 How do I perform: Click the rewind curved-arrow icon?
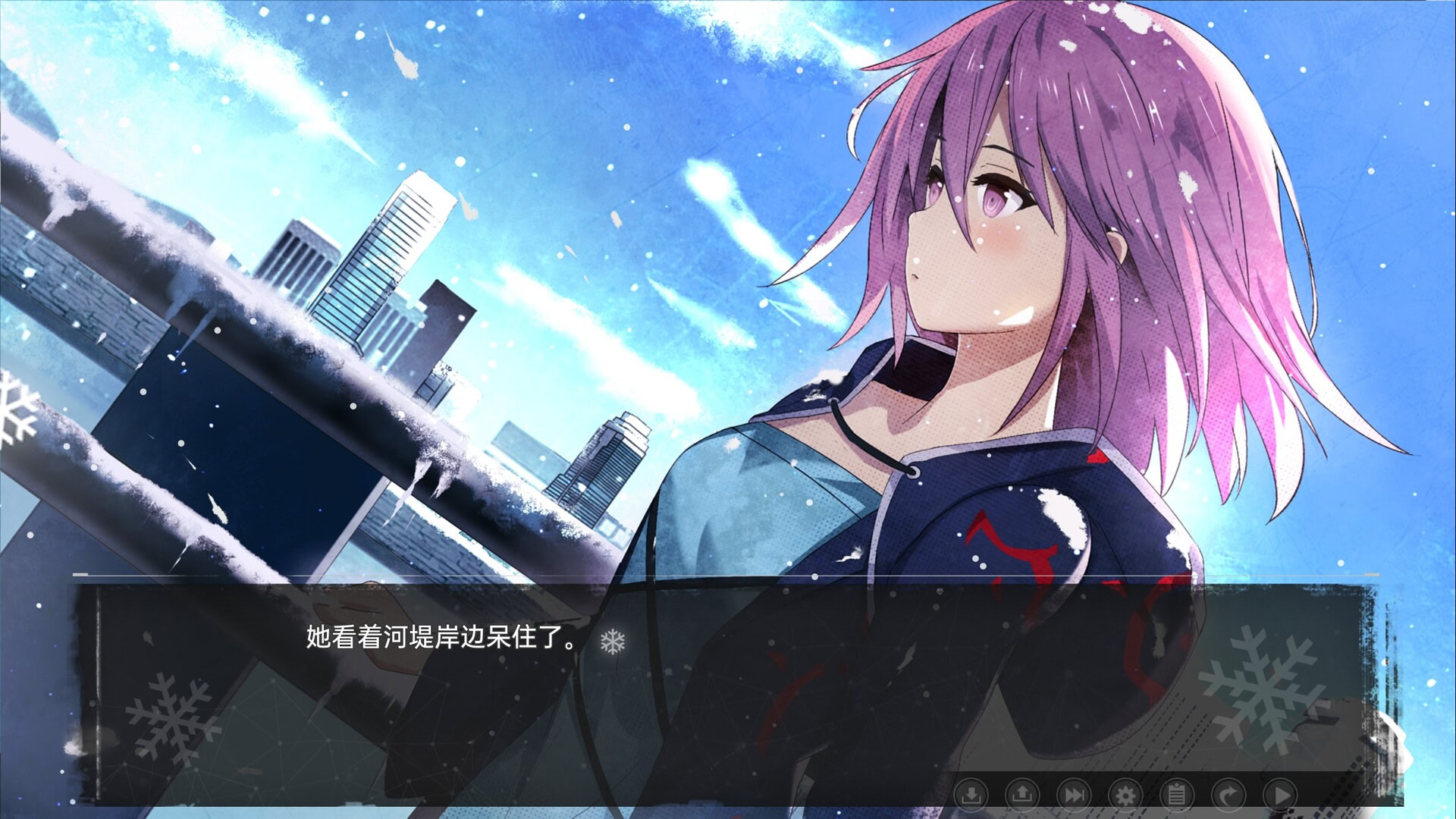click(x=1228, y=794)
